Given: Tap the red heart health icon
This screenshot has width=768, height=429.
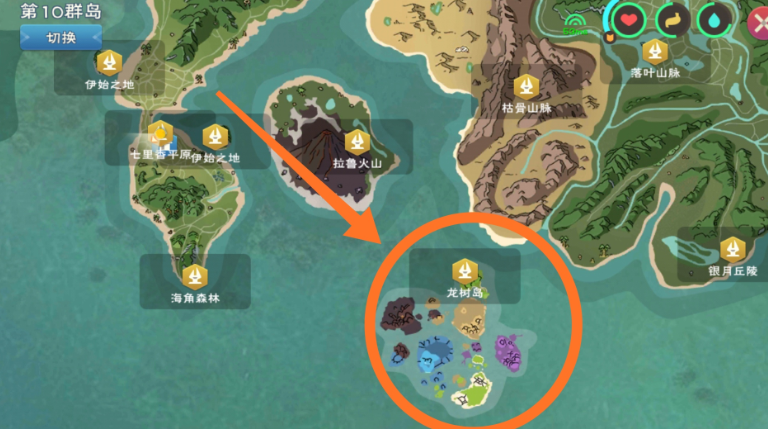Looking at the screenshot, I should click(629, 19).
